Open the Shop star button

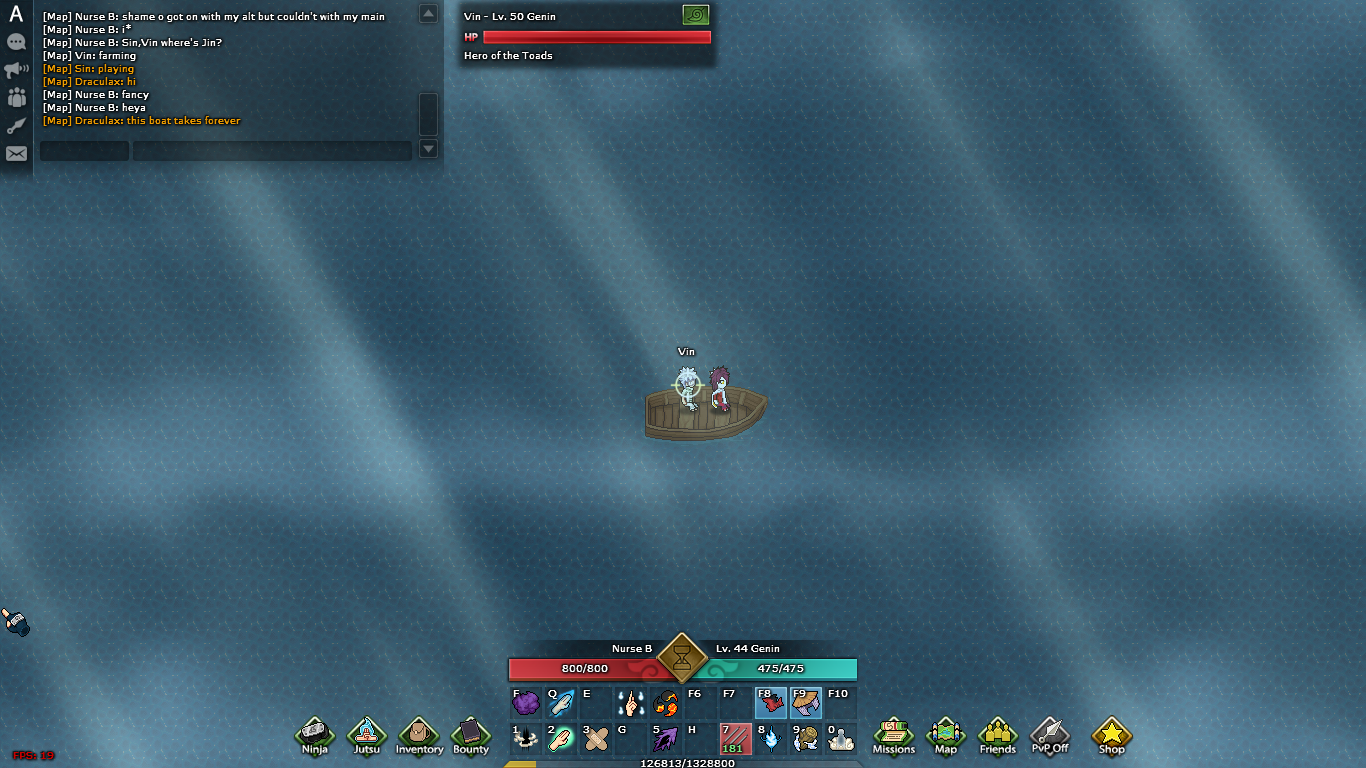click(1111, 735)
